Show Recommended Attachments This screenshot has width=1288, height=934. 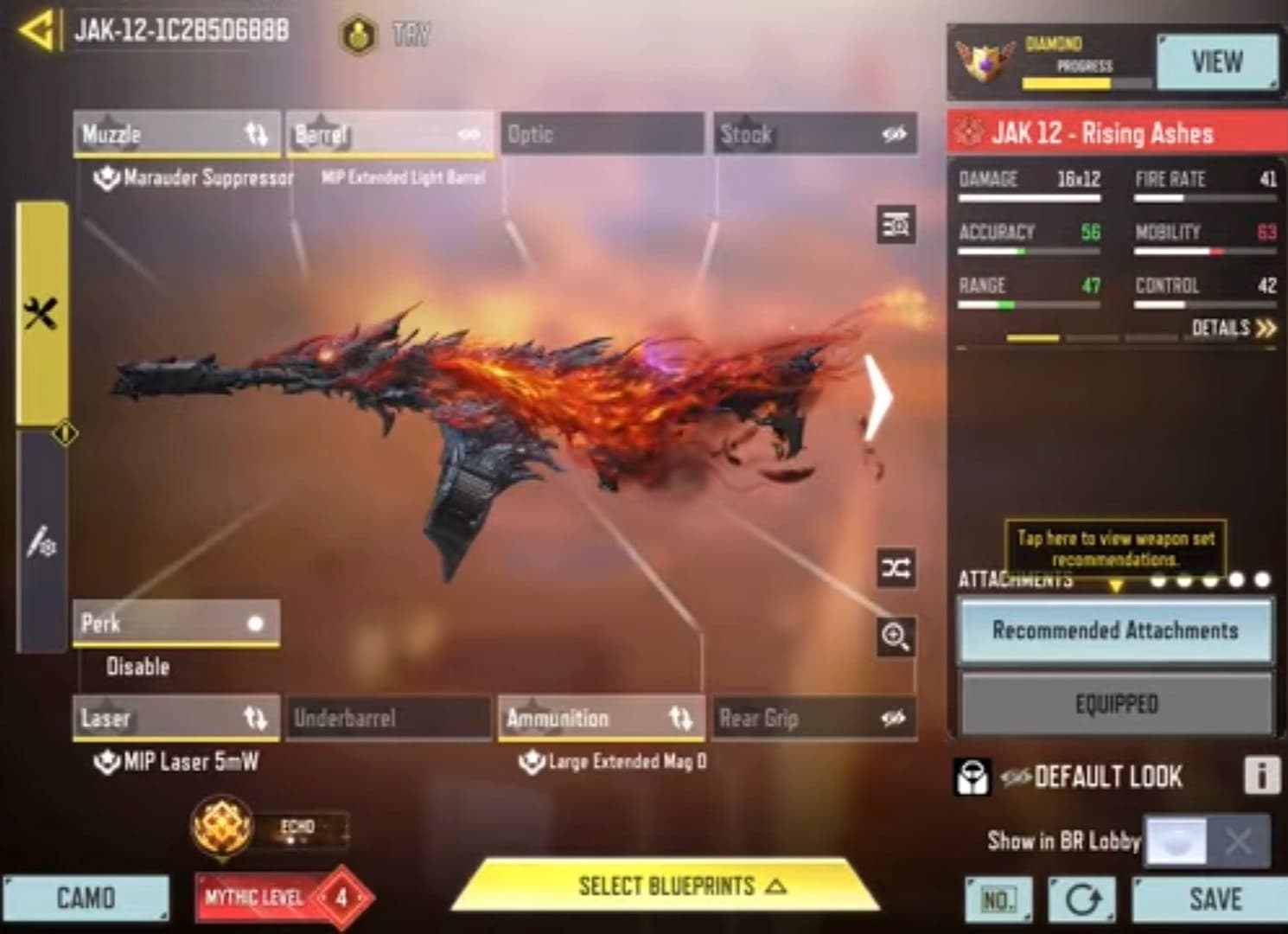(1115, 630)
